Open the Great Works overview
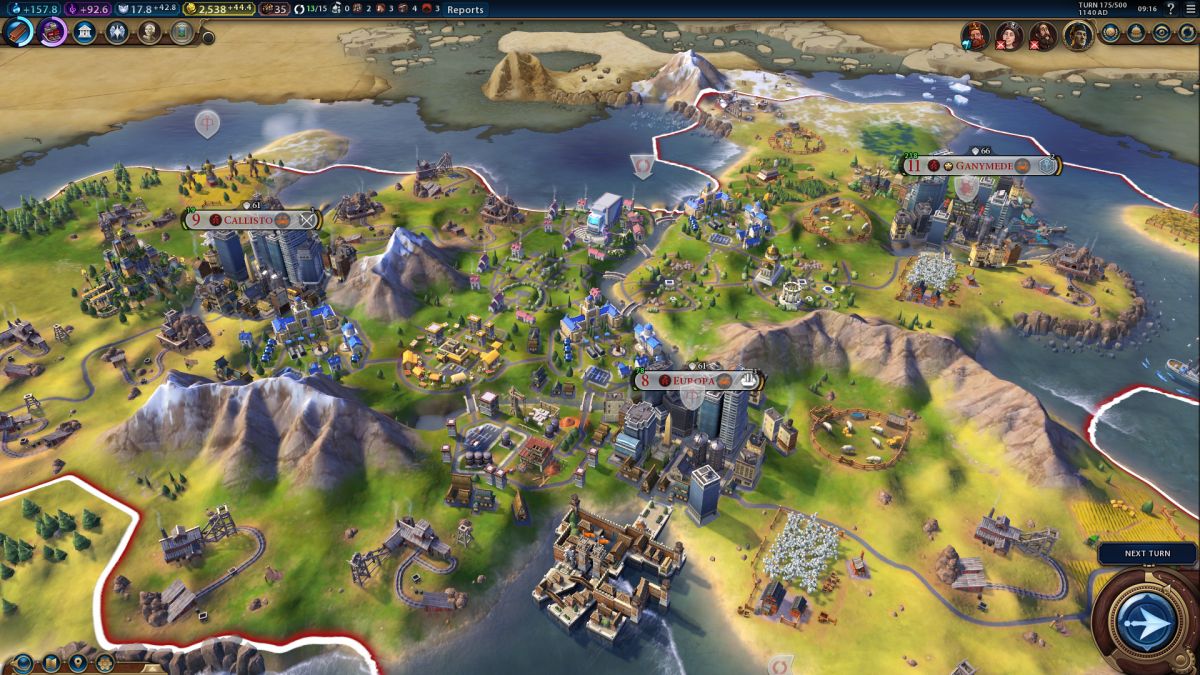Viewport: 1200px width, 675px height. 181,32
